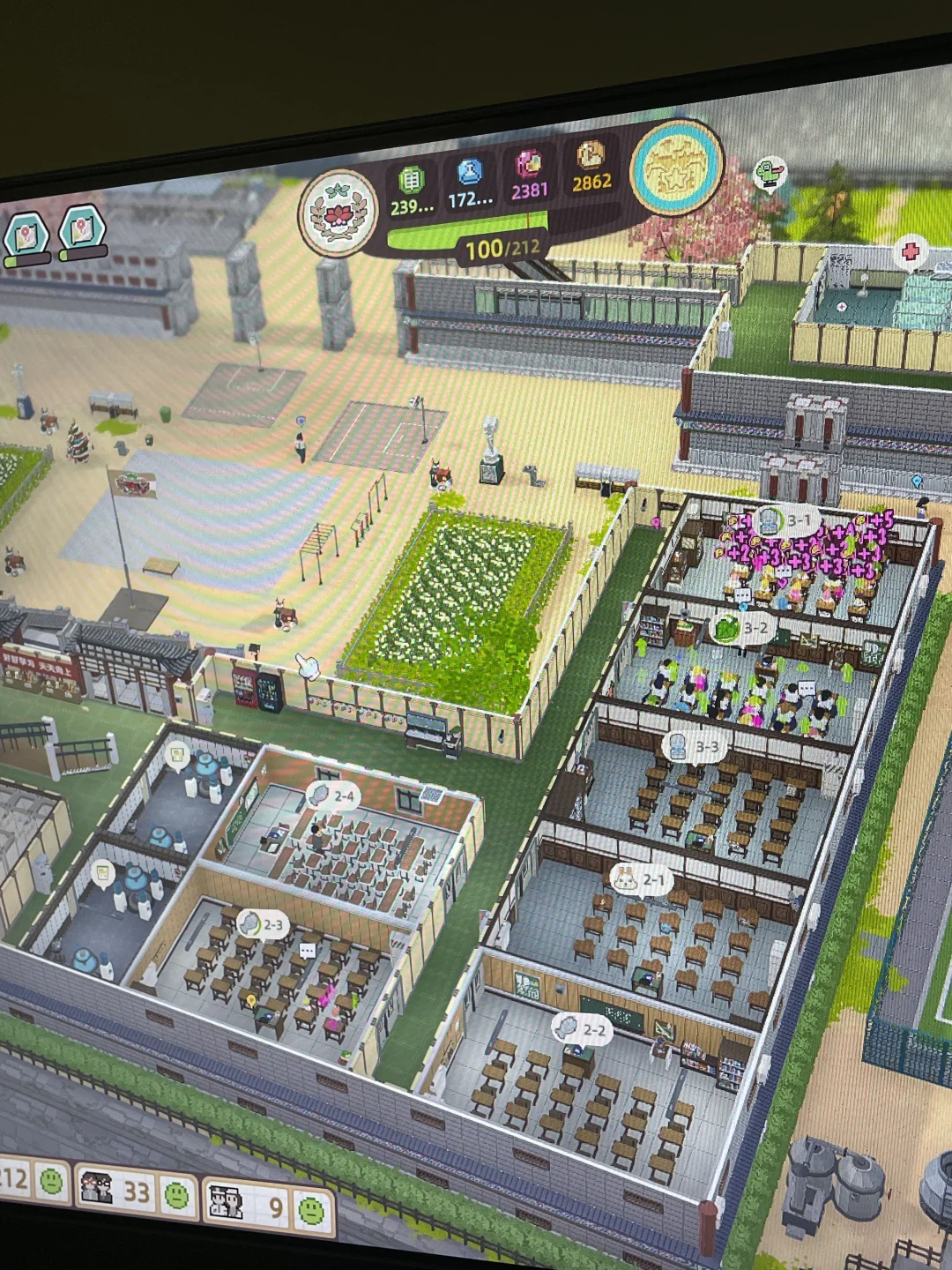
Task: Select the classroom 2-3 label
Action: coord(262,924)
